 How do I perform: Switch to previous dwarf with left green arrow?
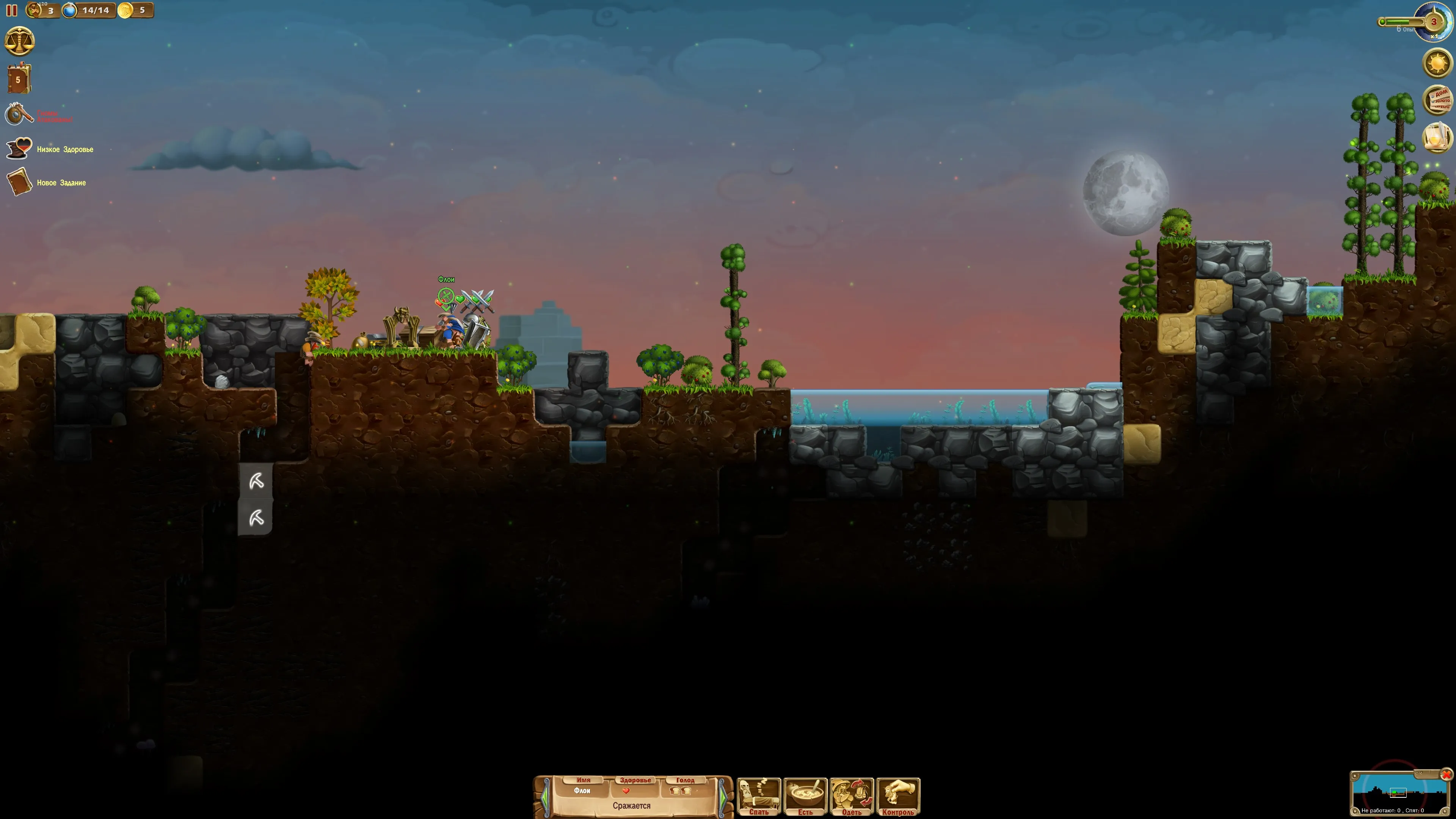click(x=545, y=797)
